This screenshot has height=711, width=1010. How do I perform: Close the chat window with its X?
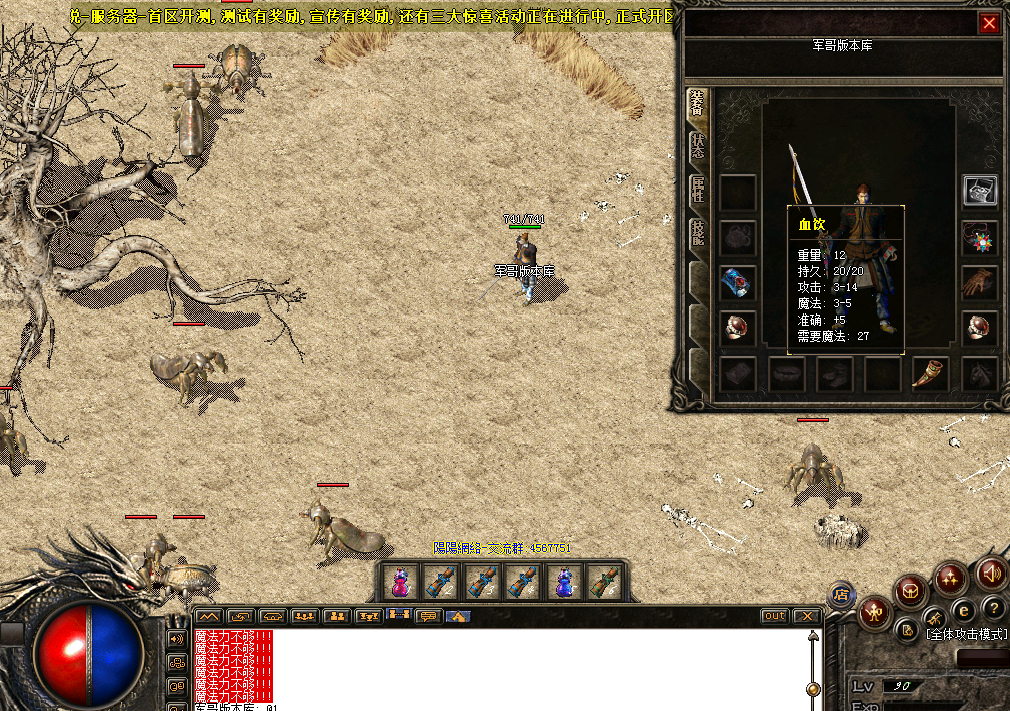point(806,616)
